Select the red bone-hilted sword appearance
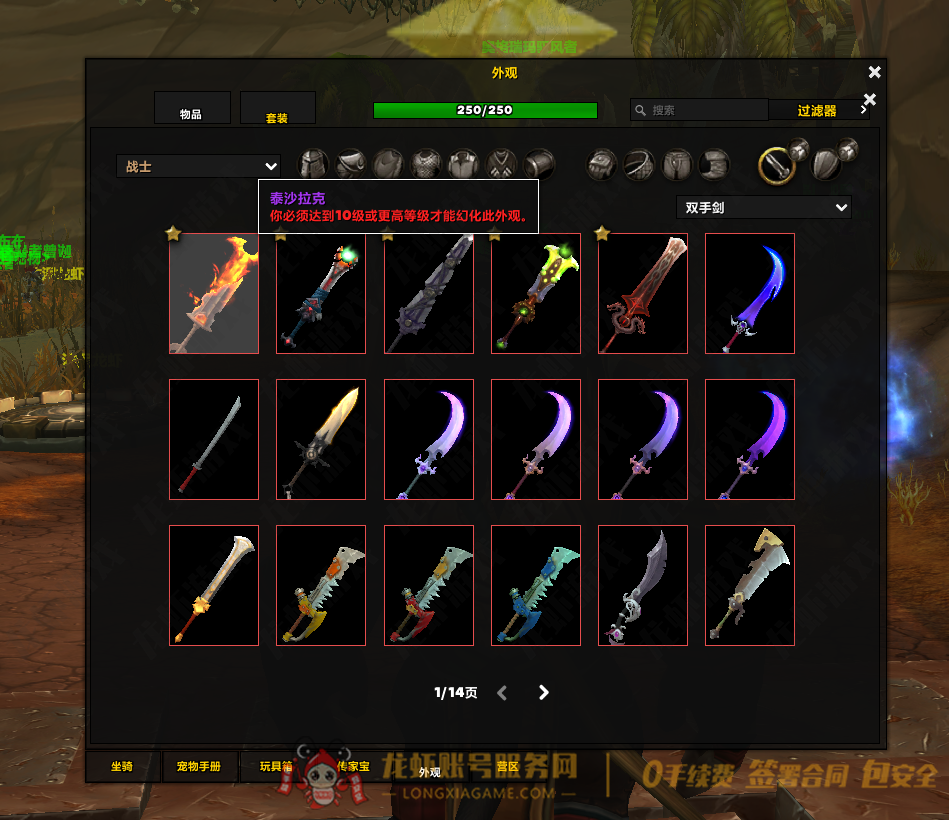The image size is (949, 820). pos(643,294)
